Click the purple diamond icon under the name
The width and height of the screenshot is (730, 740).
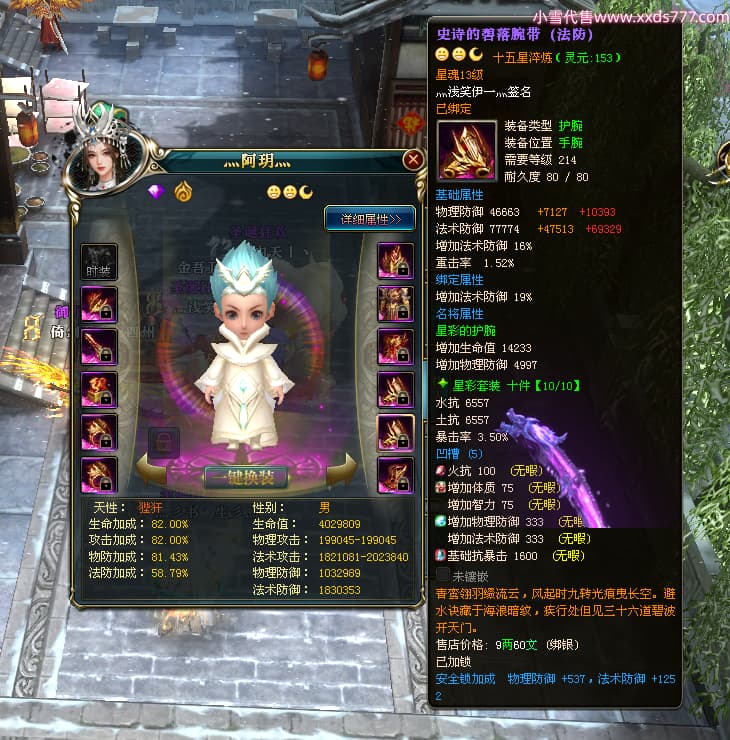click(x=156, y=191)
